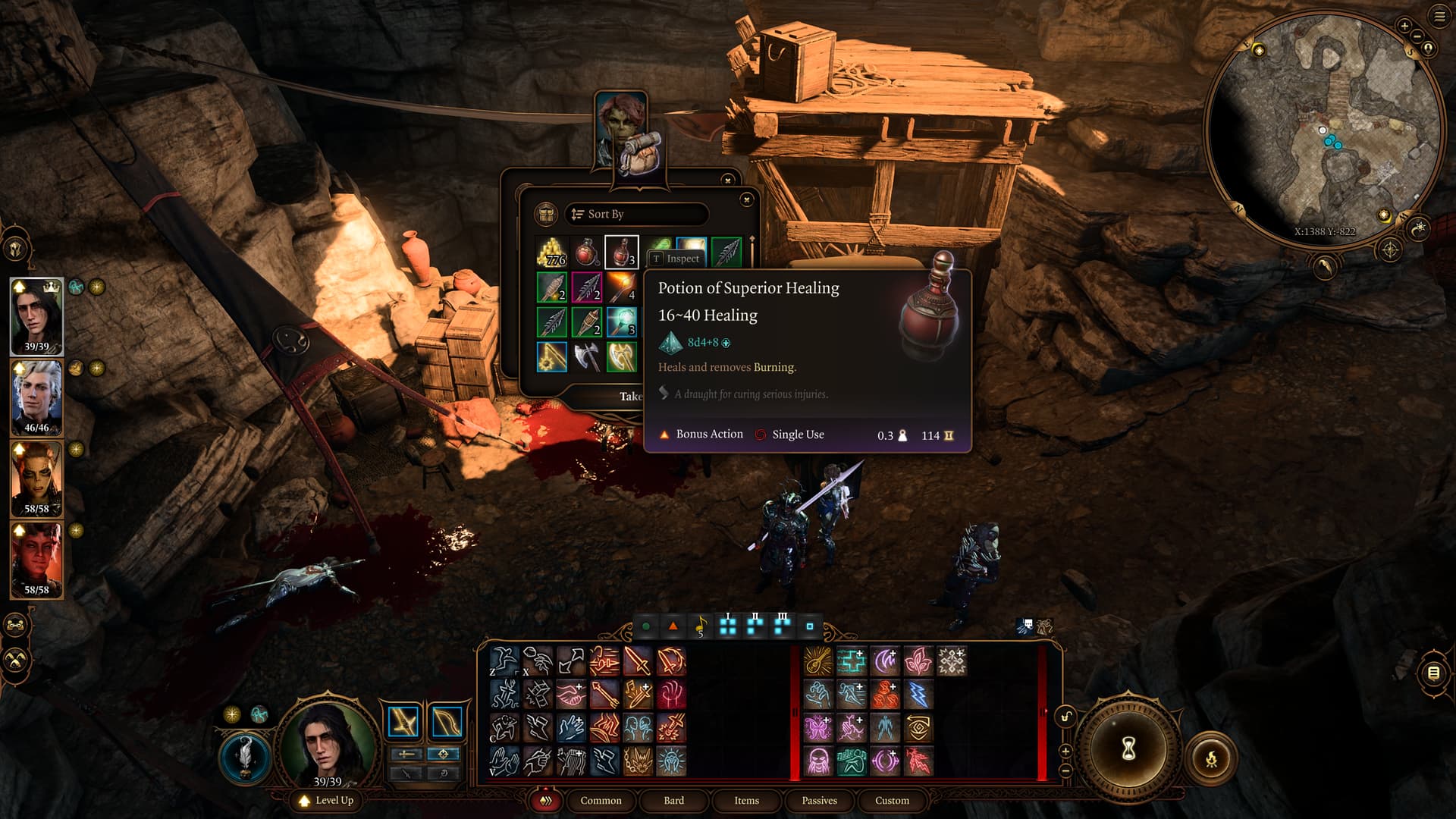Switch to the Common hotbar tab

click(x=601, y=800)
